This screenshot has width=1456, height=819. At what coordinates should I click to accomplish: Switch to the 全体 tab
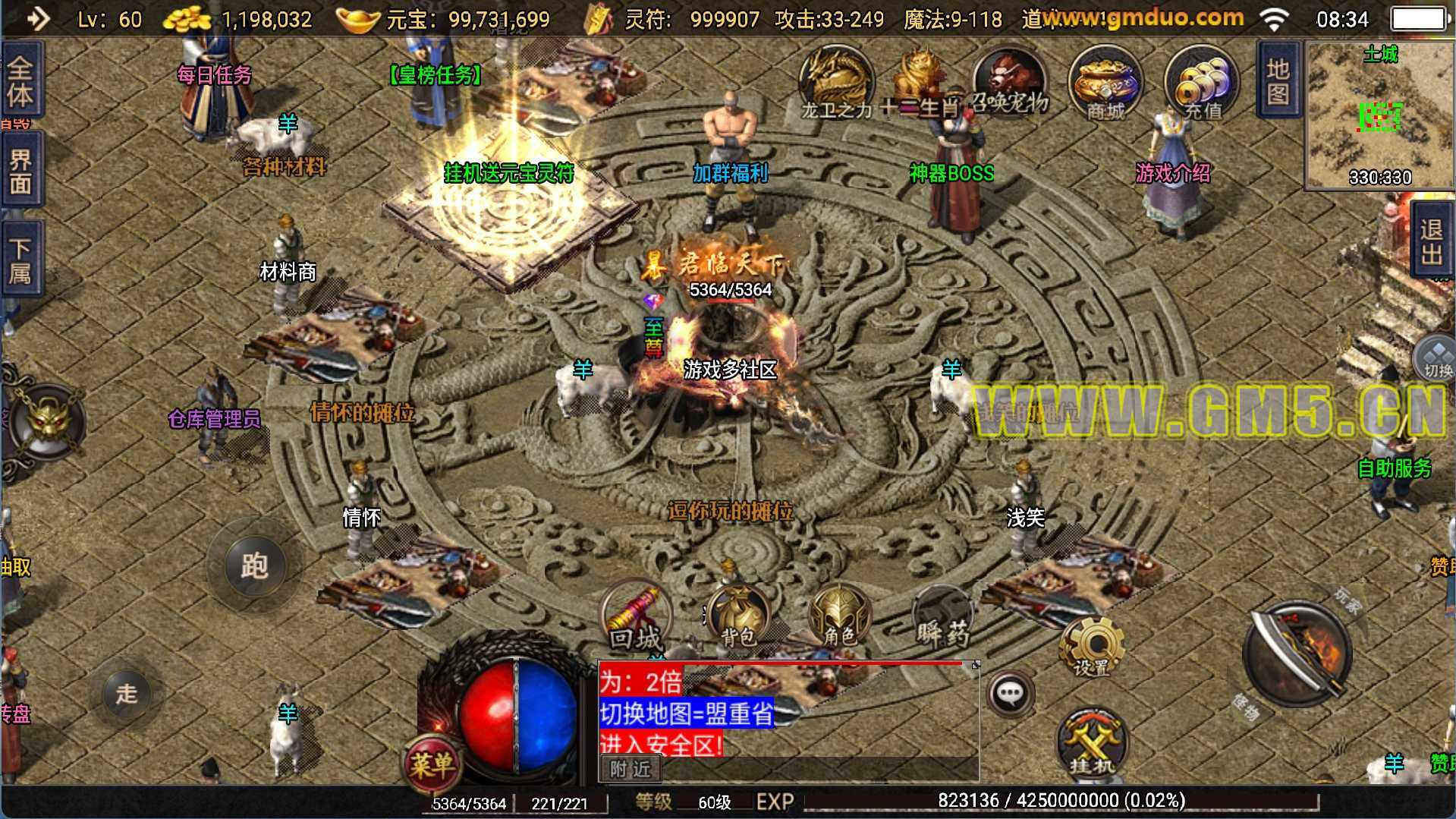pos(20,81)
